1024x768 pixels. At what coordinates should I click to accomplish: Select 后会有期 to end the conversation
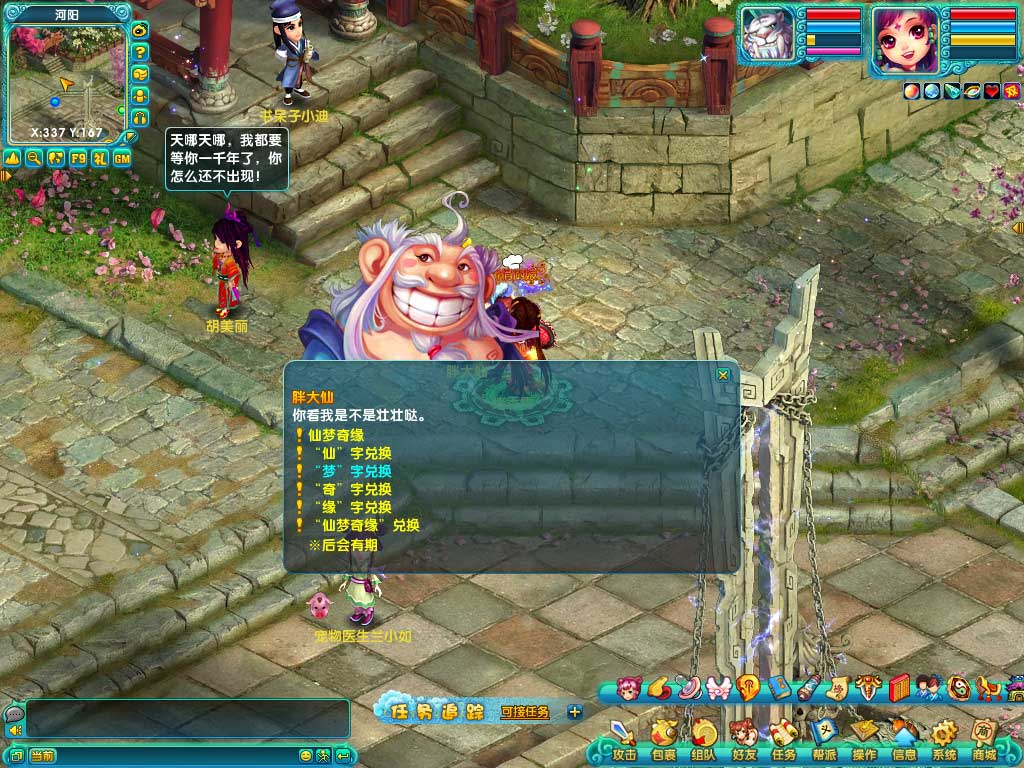[342, 546]
